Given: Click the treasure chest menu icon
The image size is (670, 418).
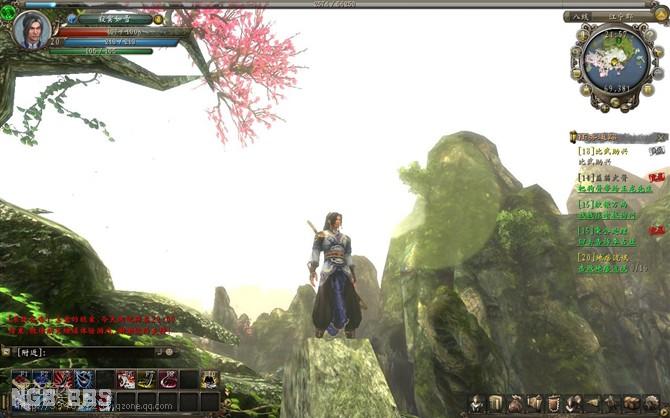Looking at the screenshot, I should coord(630,402).
